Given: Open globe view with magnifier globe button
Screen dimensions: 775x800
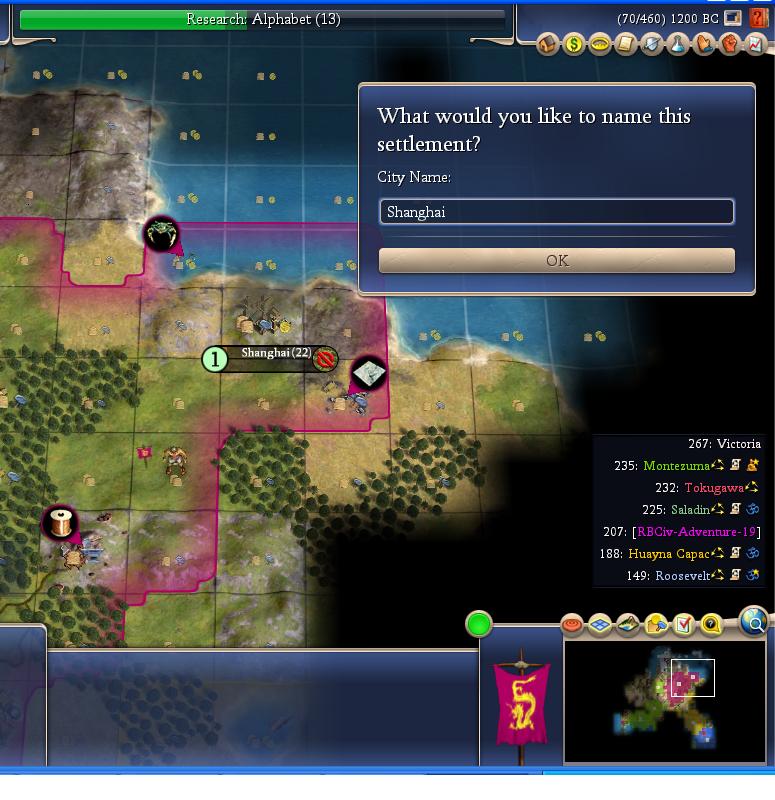Looking at the screenshot, I should point(755,623).
